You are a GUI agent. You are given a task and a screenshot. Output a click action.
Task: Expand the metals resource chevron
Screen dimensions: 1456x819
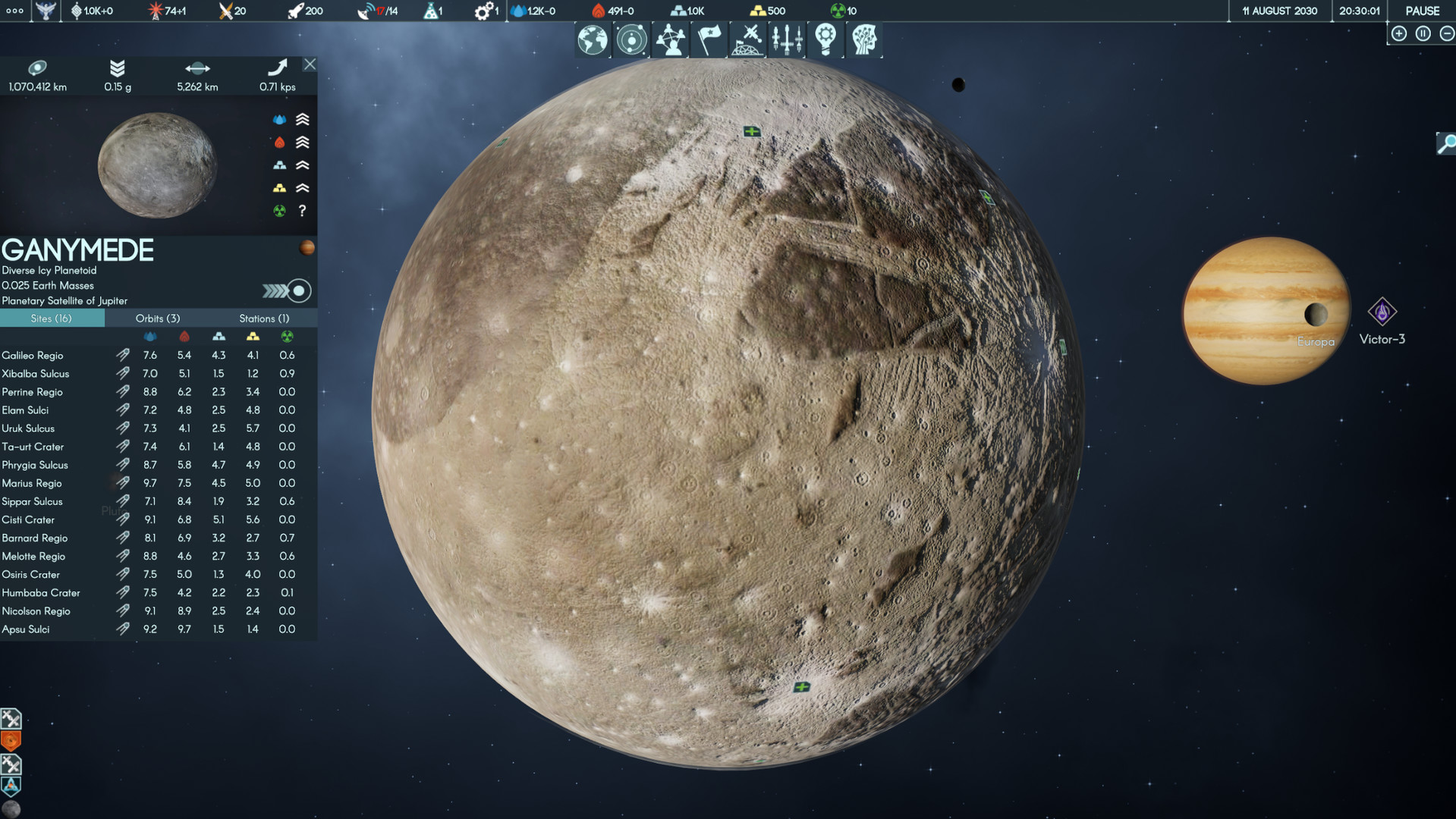(302, 165)
